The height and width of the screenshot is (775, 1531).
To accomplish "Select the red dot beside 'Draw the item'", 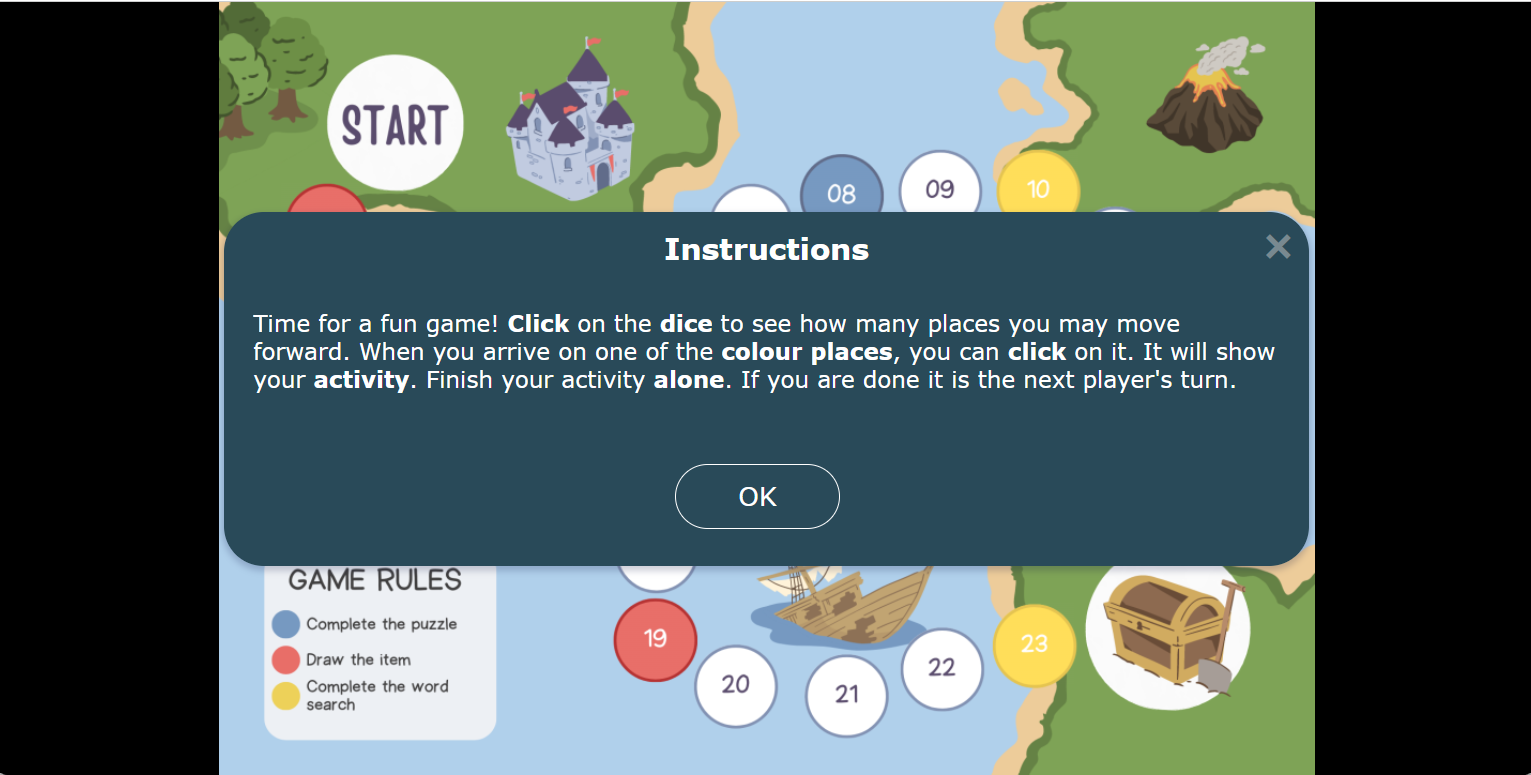I will (283, 659).
